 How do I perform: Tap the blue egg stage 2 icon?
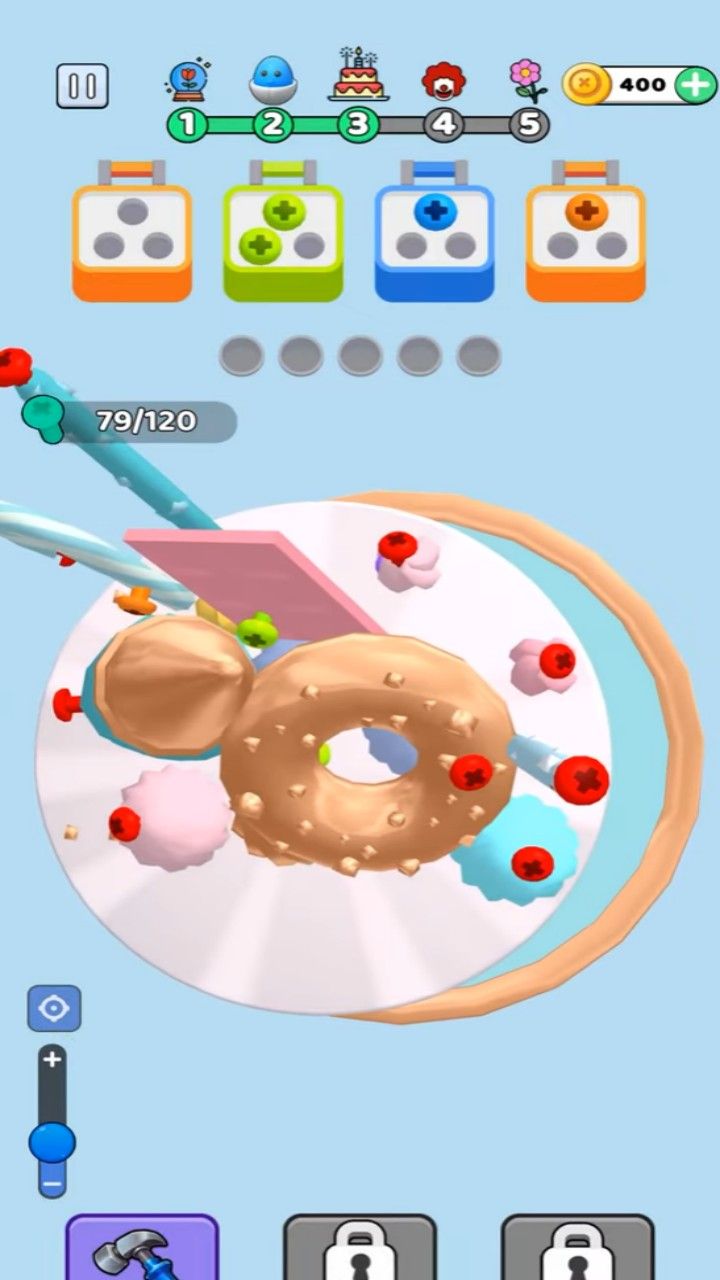271,80
